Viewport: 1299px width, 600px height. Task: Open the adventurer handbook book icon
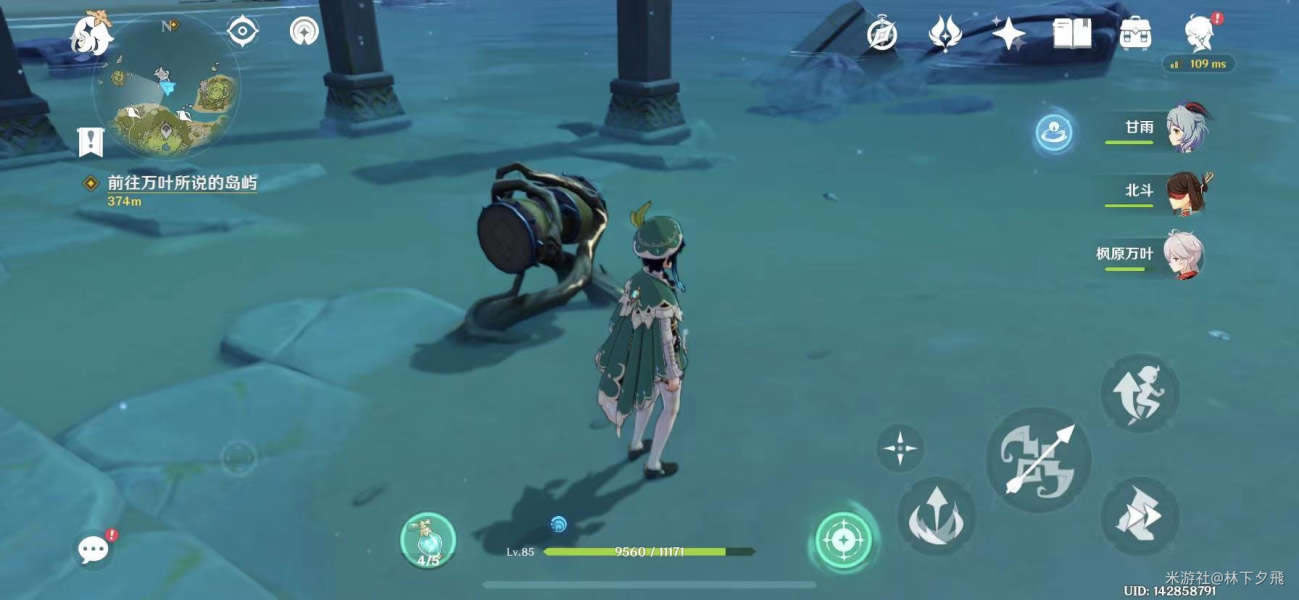[x=1072, y=34]
